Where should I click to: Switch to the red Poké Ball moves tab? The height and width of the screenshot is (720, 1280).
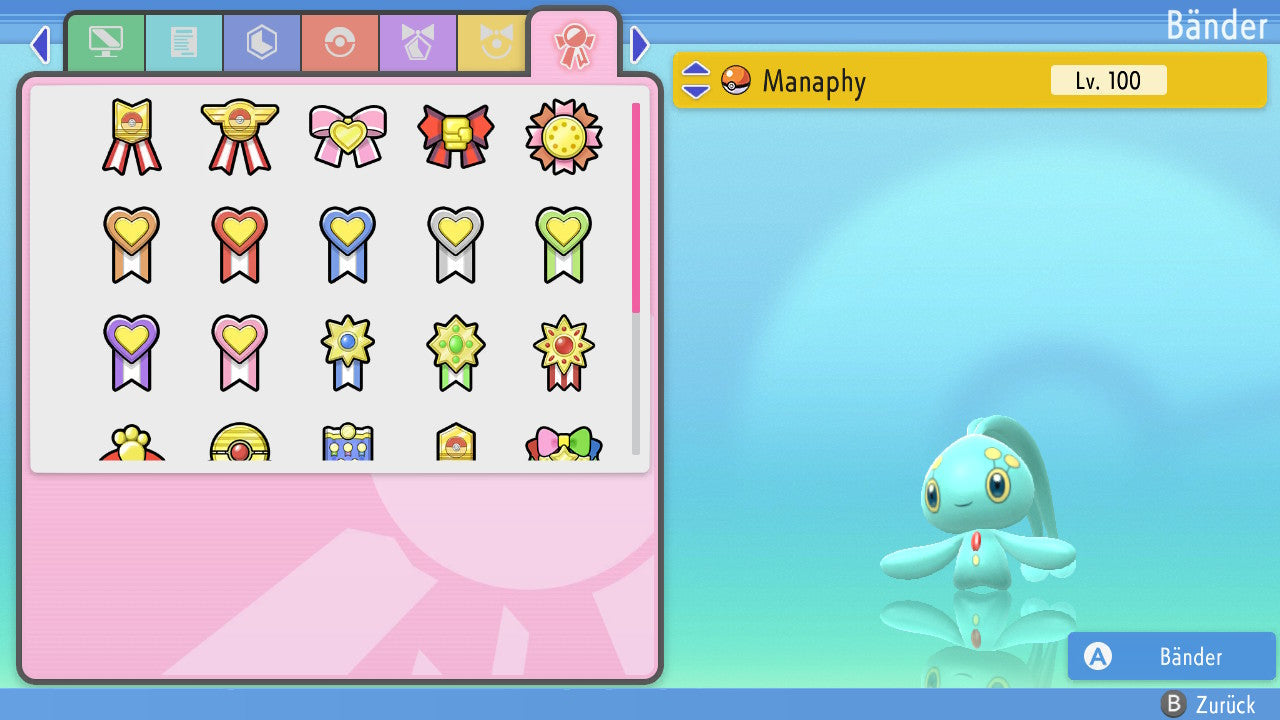click(x=339, y=43)
